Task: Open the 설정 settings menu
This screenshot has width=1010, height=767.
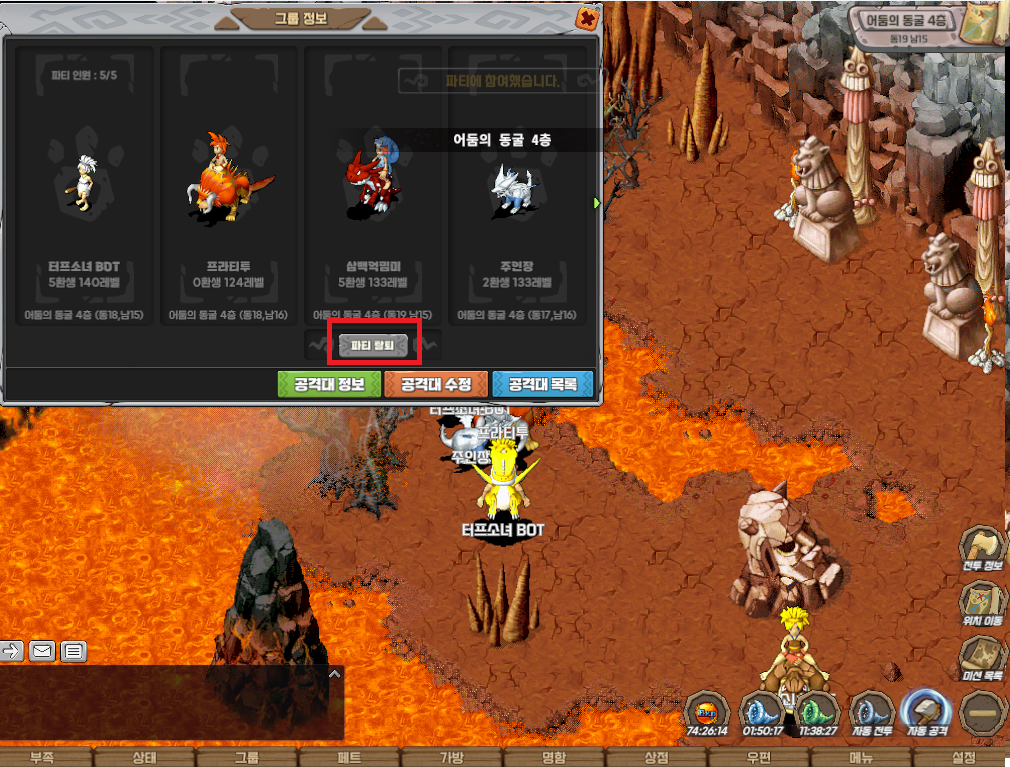Action: pyautogui.click(x=963, y=757)
